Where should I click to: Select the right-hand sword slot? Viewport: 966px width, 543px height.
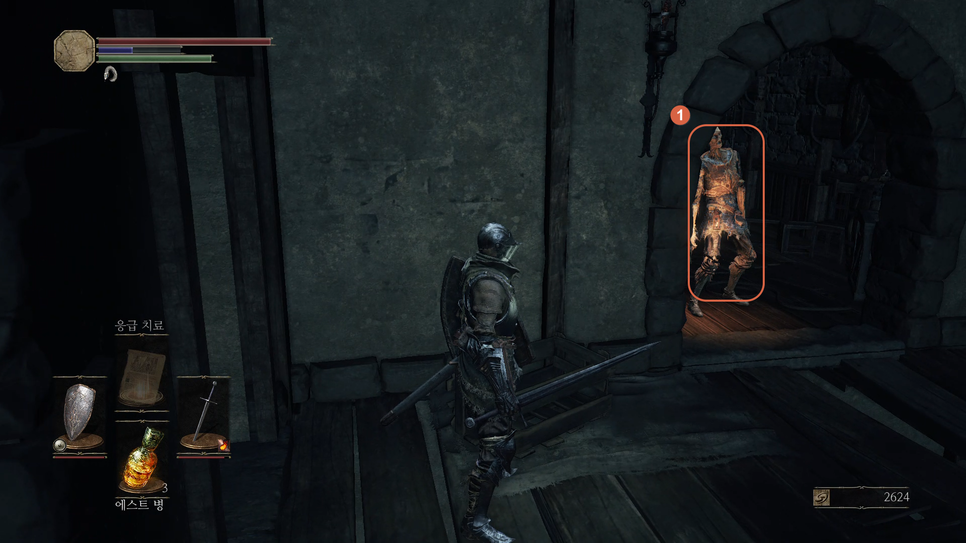coord(203,414)
